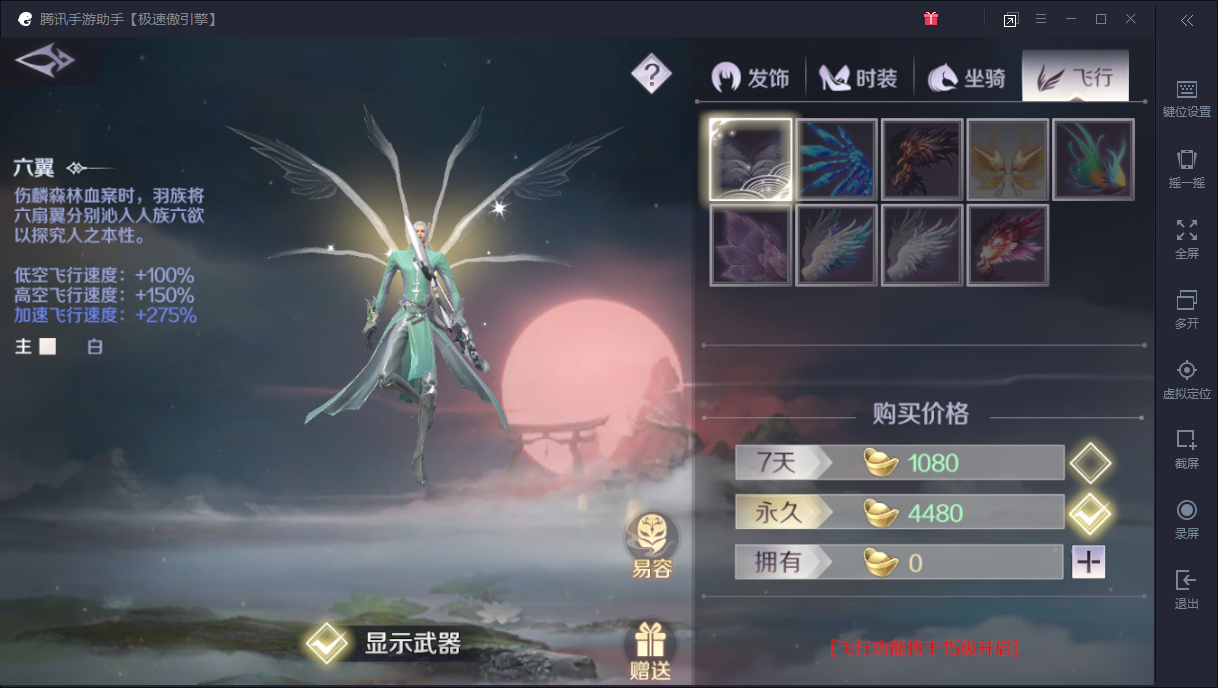Choose the golden wings thumbnail

click(1008, 159)
